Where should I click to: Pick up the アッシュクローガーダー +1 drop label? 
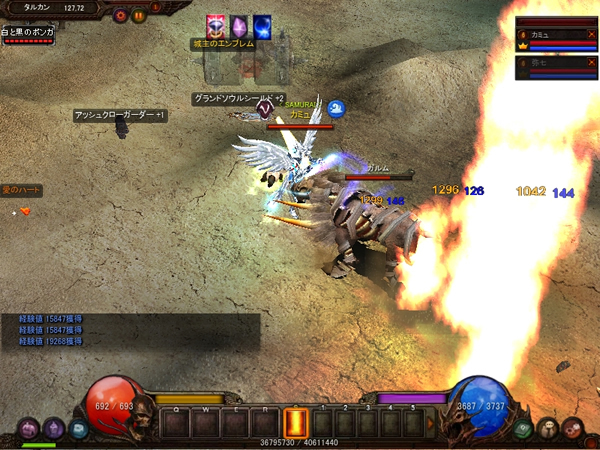[119, 115]
